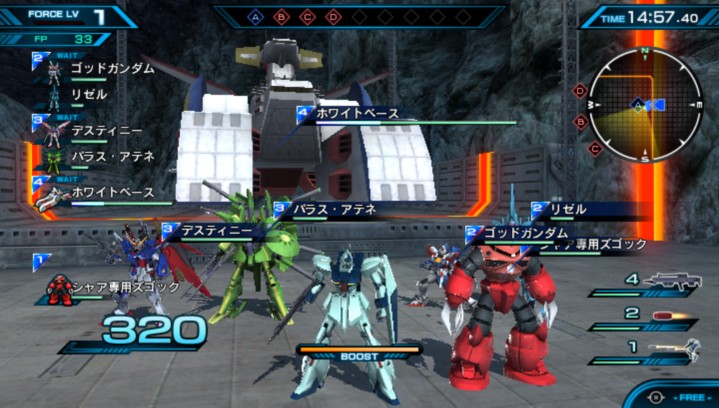Select the rifle weapon with 4 ammo
This screenshot has width=719, height=408.
pos(670,283)
